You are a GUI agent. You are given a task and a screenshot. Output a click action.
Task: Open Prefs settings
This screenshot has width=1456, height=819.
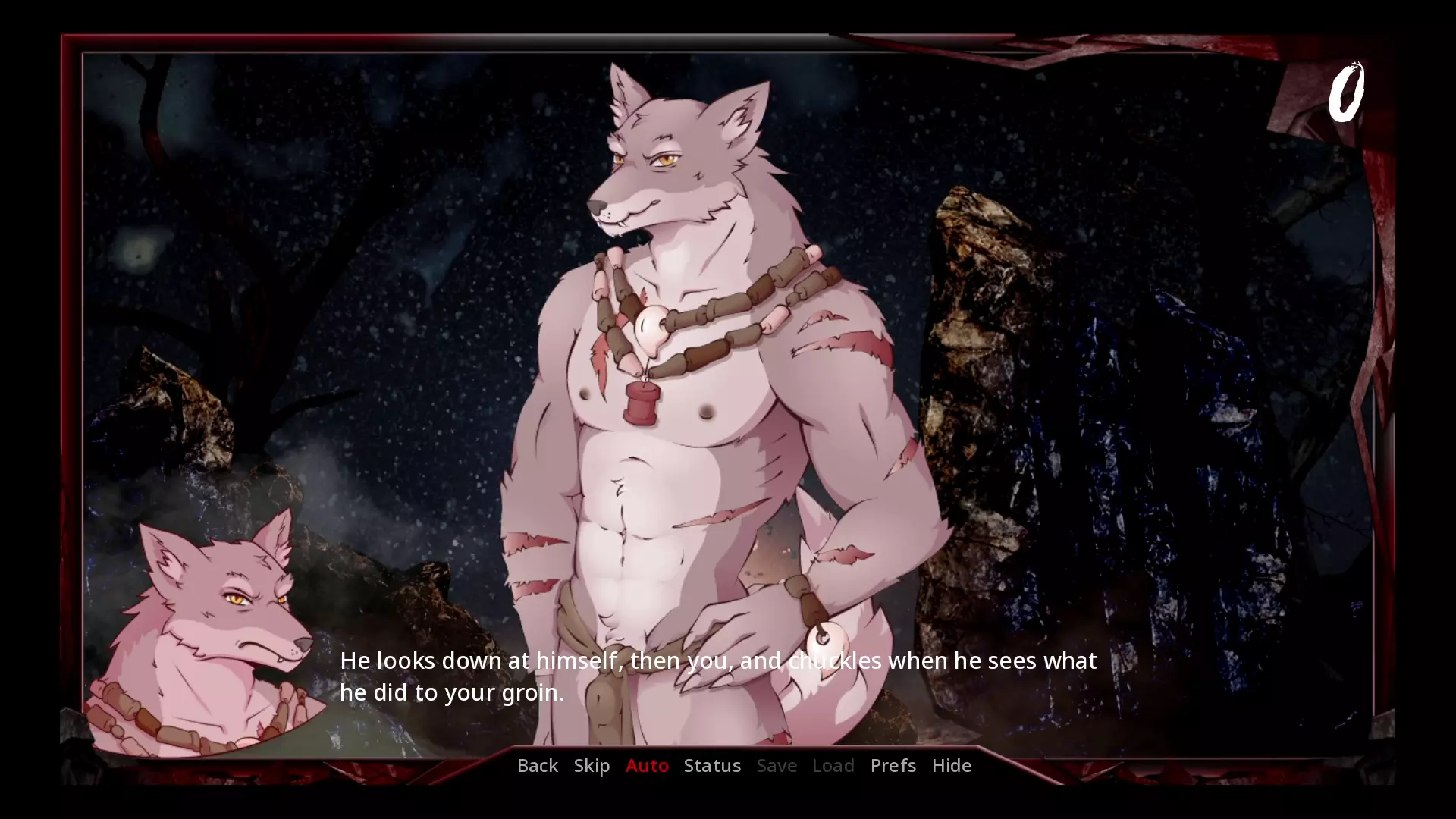click(x=893, y=765)
